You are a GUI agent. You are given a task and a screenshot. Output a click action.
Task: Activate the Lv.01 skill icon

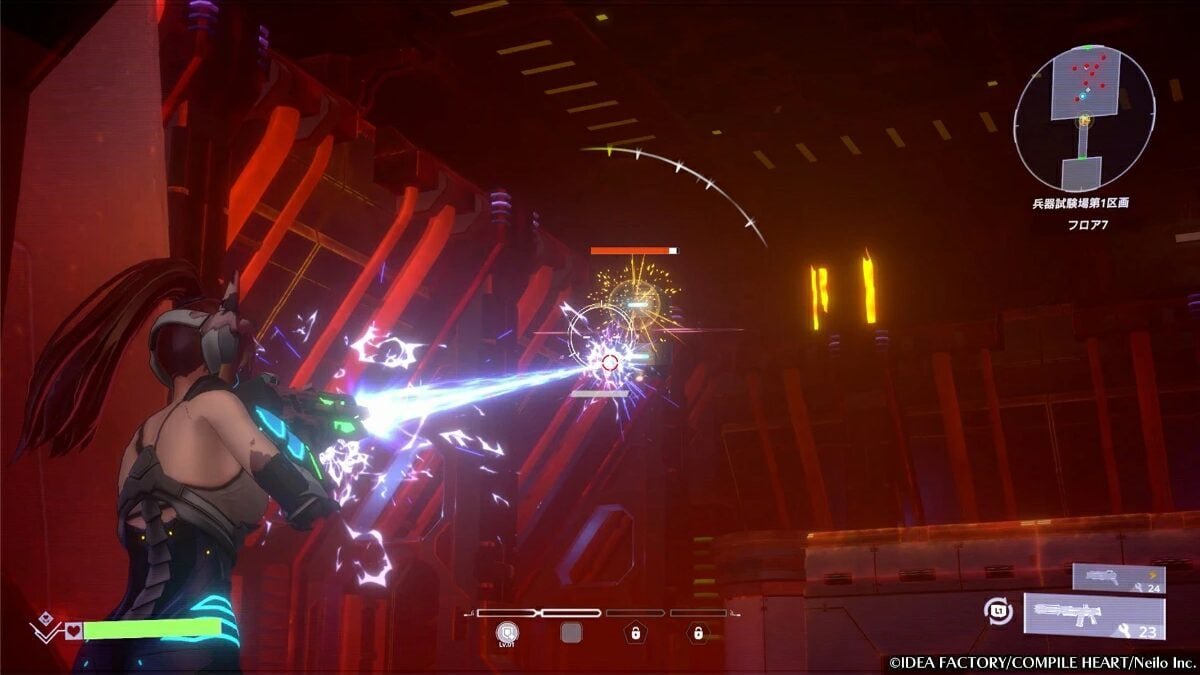506,631
